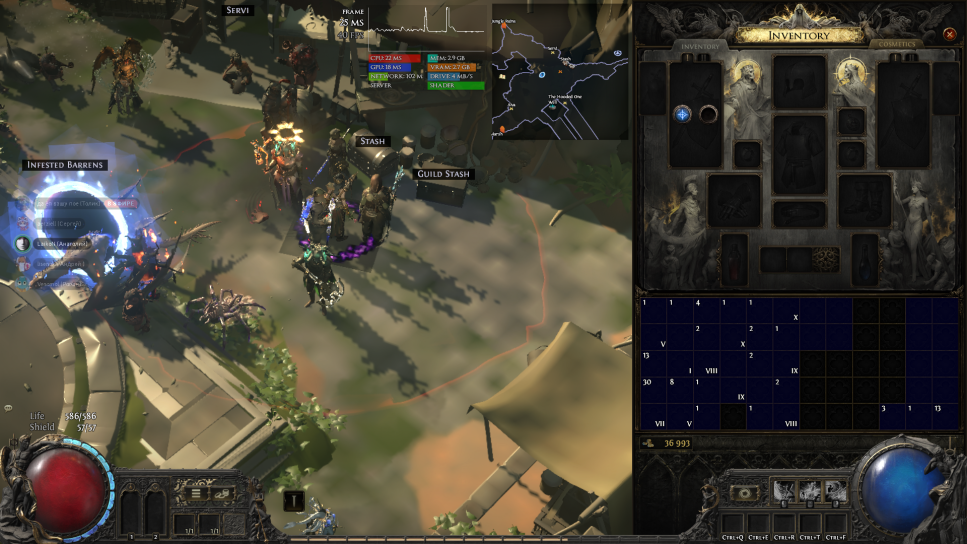Click the gold eye button on the skill bar
This screenshot has width=967, height=544.
point(743,492)
